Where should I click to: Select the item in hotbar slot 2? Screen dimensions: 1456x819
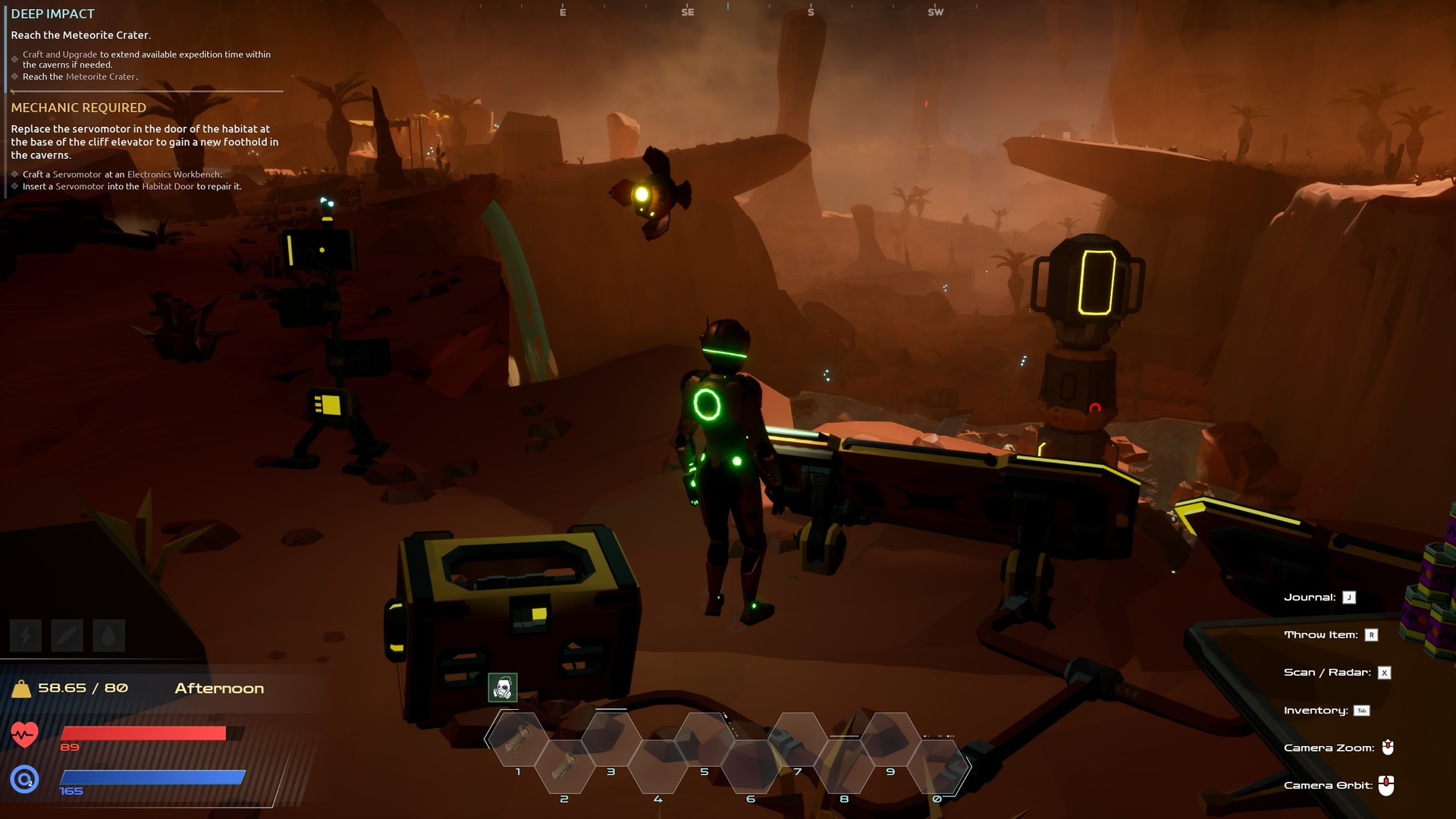tap(564, 767)
